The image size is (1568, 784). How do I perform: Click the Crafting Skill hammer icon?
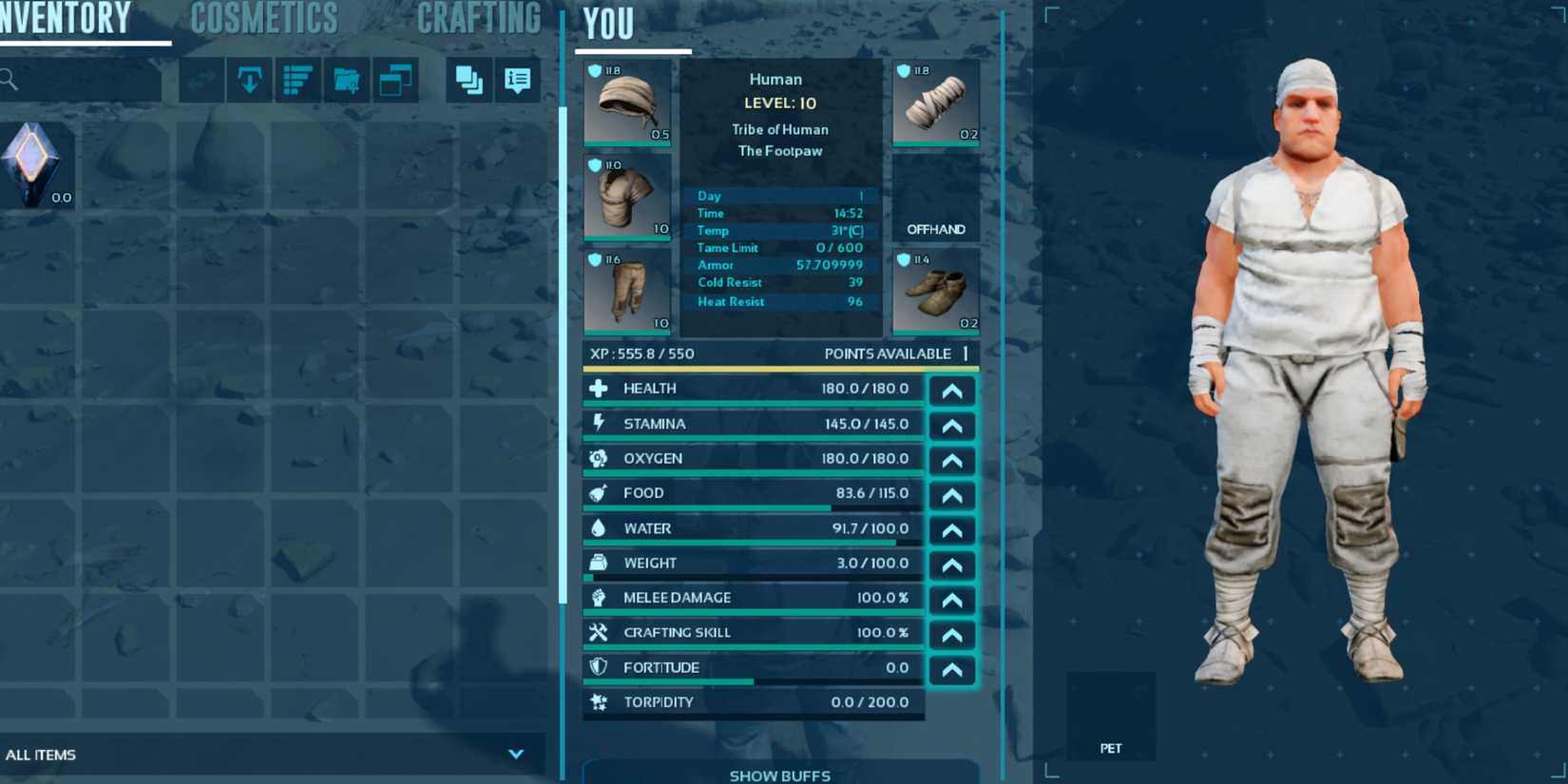coord(598,631)
